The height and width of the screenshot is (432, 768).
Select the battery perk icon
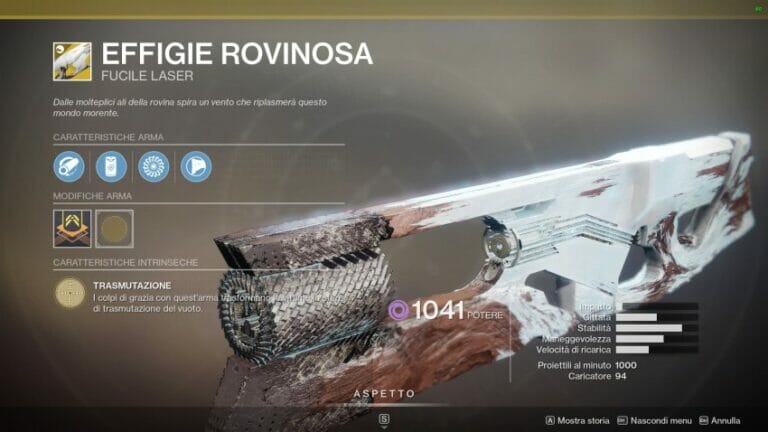(x=111, y=166)
